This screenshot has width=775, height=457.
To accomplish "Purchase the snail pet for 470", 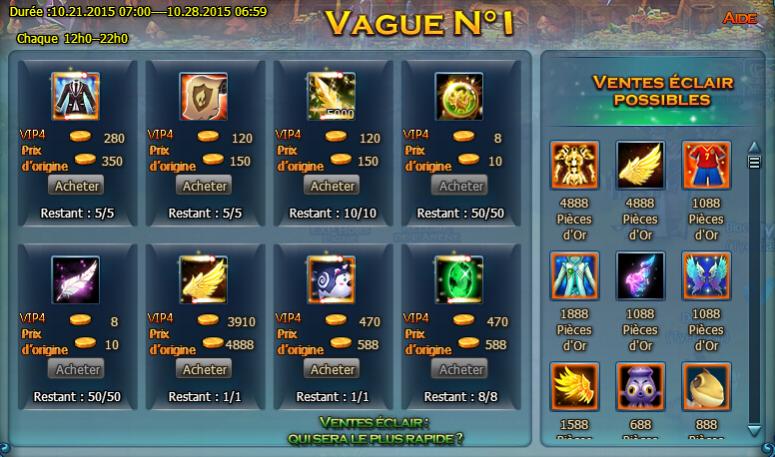I will (332, 369).
